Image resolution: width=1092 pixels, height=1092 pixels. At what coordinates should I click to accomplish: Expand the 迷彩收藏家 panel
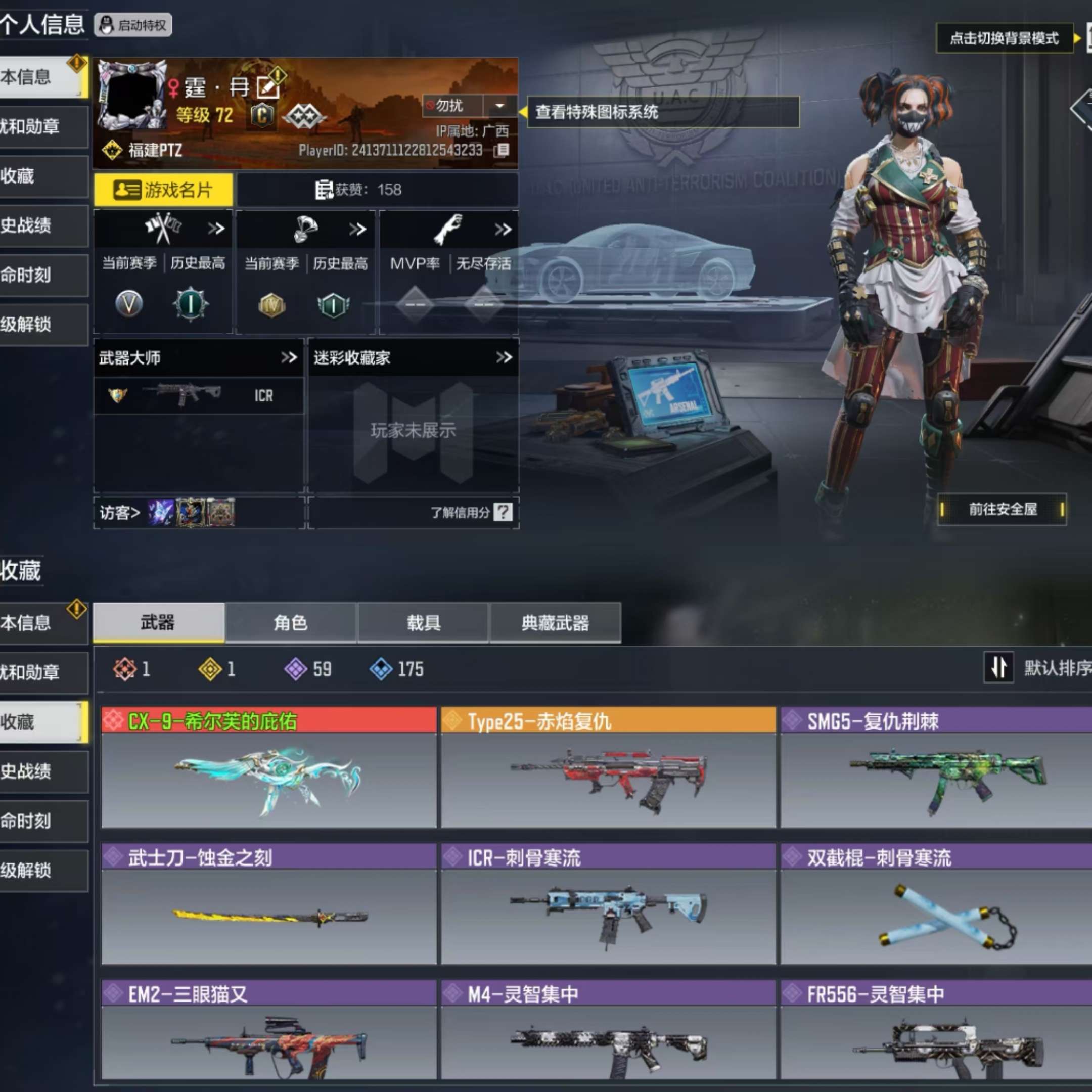(502, 357)
